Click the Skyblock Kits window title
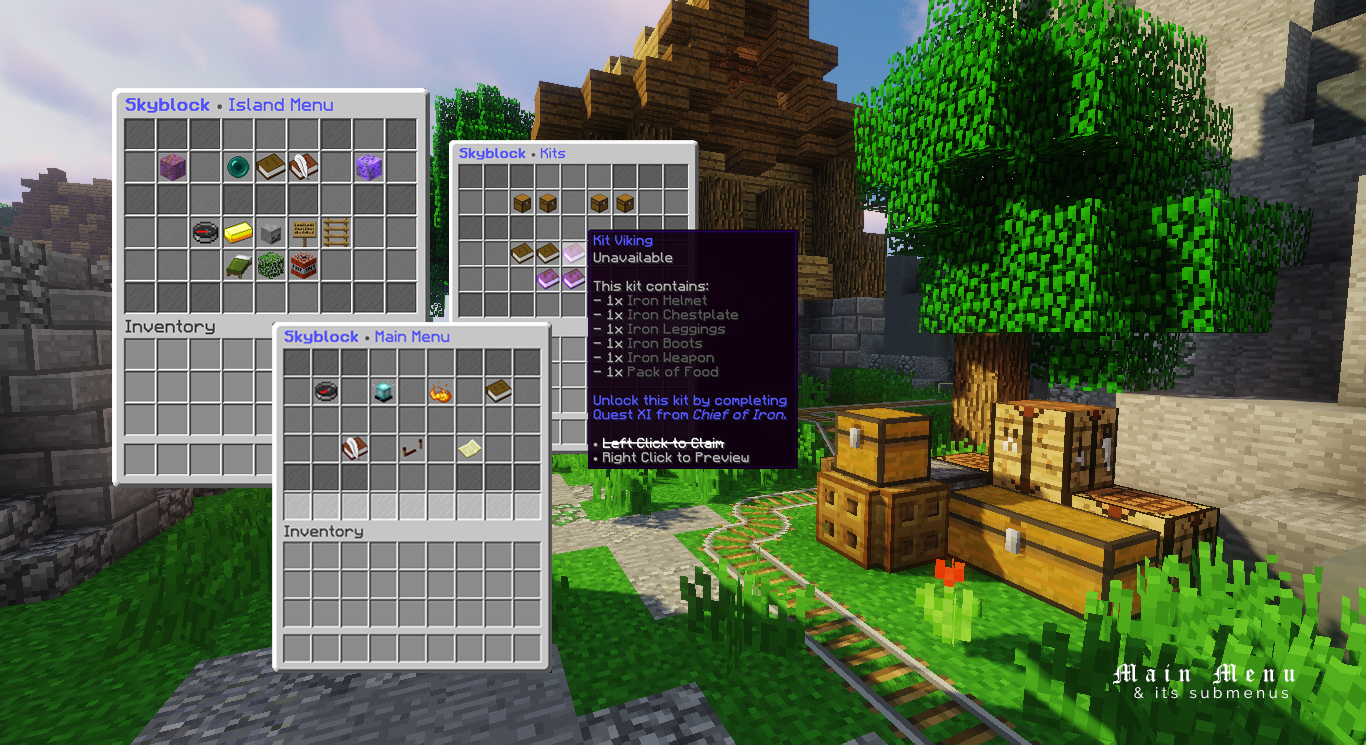Viewport: 1366px width, 745px height. coord(510,153)
